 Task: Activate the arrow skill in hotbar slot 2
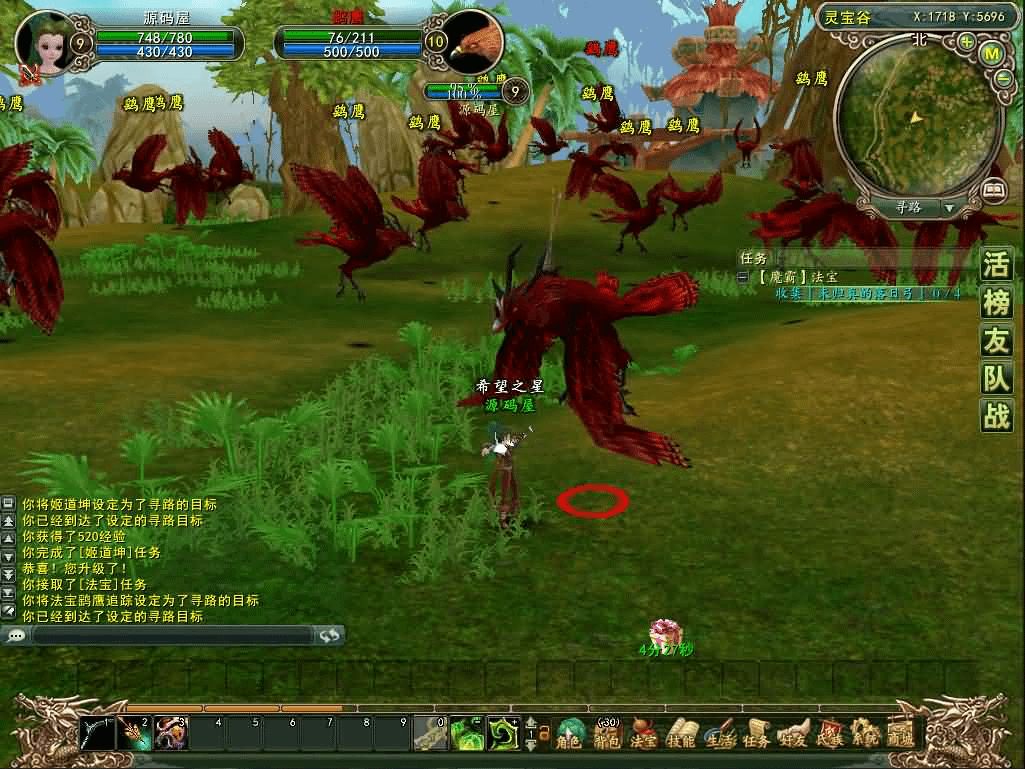(x=134, y=735)
